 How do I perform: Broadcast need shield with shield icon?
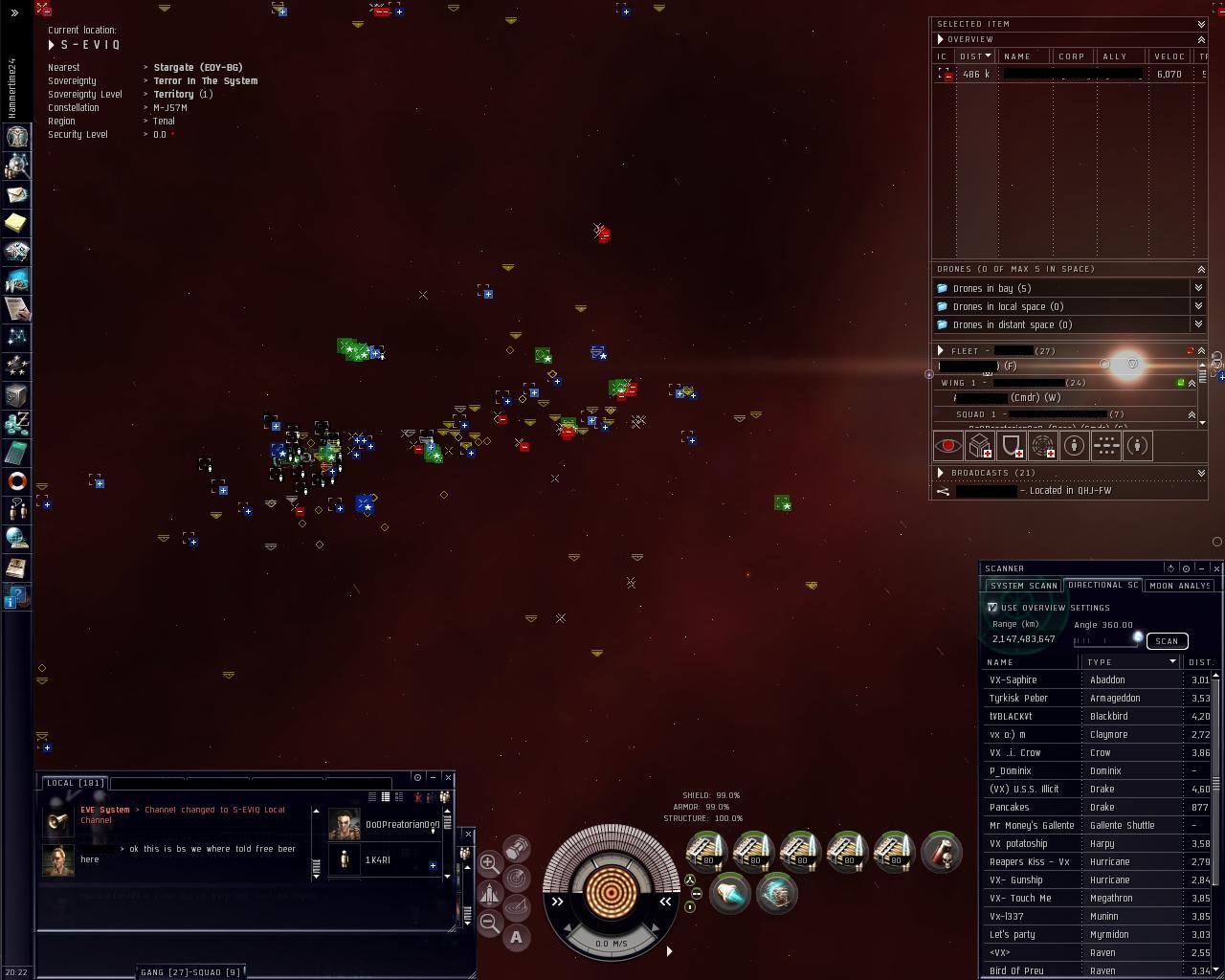[x=1011, y=446]
